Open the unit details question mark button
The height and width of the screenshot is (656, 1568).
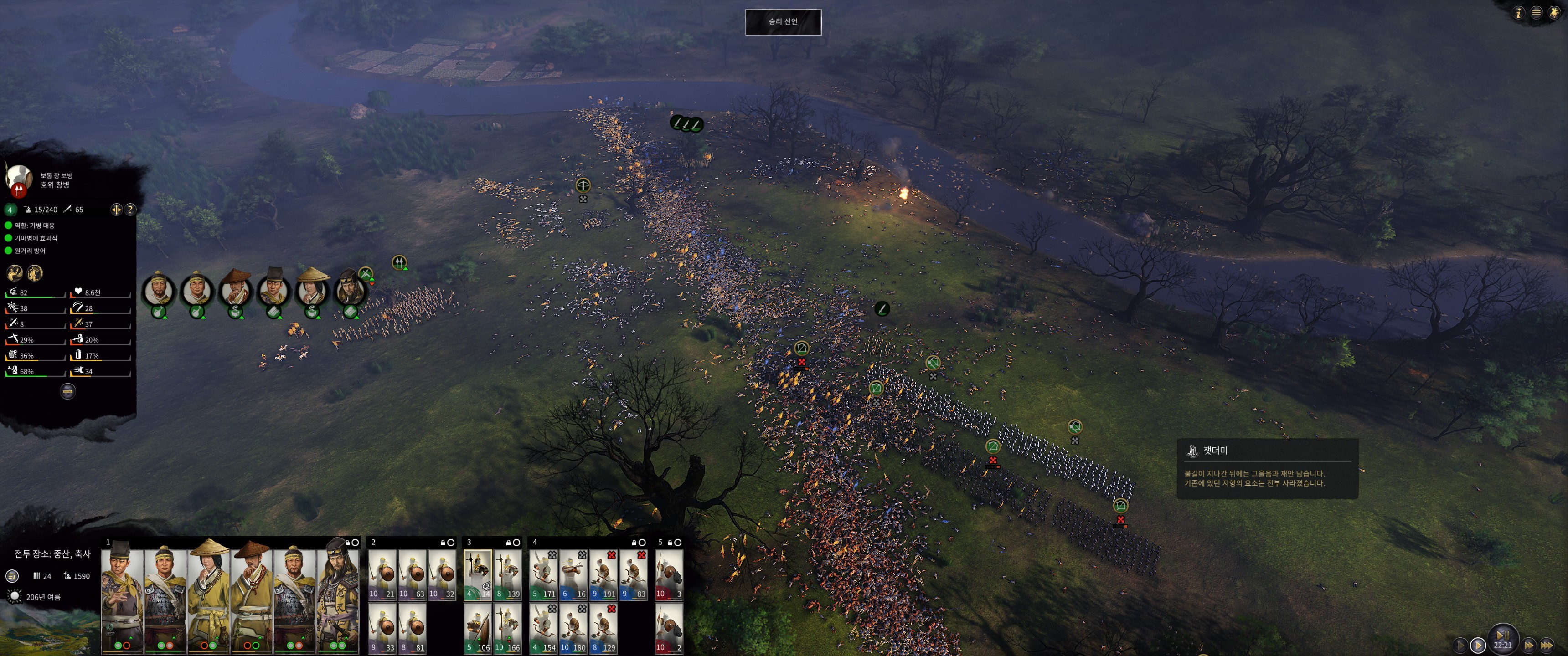130,210
